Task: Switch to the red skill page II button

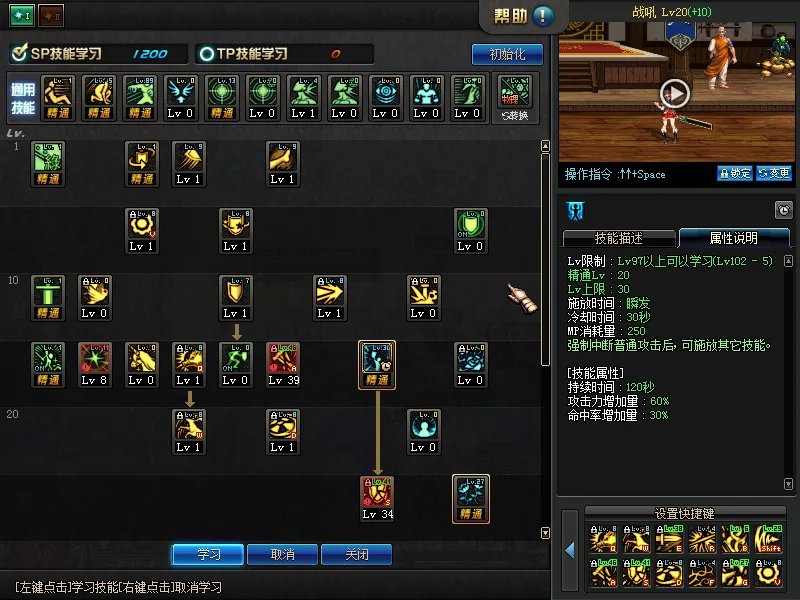Action: (50, 15)
